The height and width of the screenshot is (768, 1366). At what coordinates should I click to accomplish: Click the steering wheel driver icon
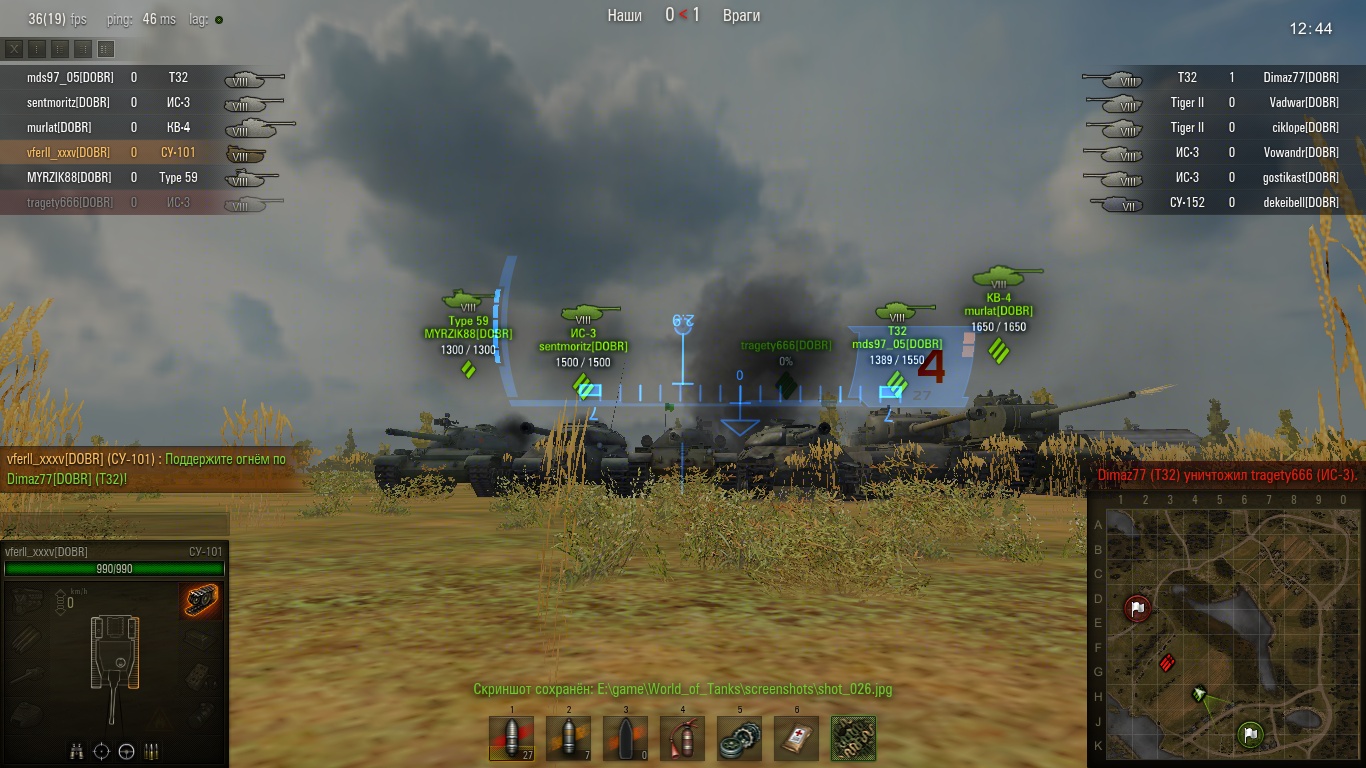point(127,751)
